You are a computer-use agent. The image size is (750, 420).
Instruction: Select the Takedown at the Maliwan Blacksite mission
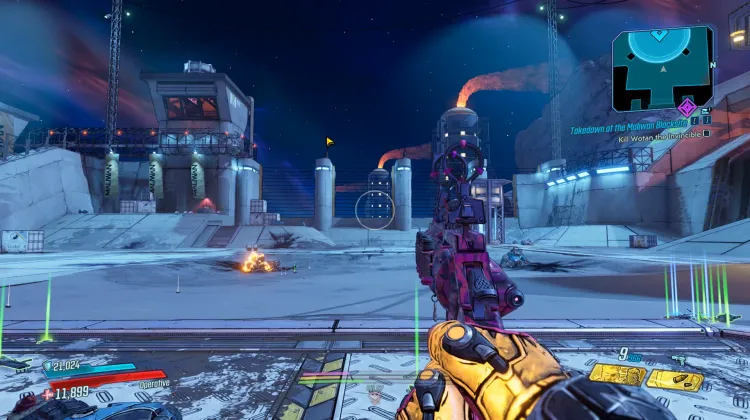pos(628,129)
